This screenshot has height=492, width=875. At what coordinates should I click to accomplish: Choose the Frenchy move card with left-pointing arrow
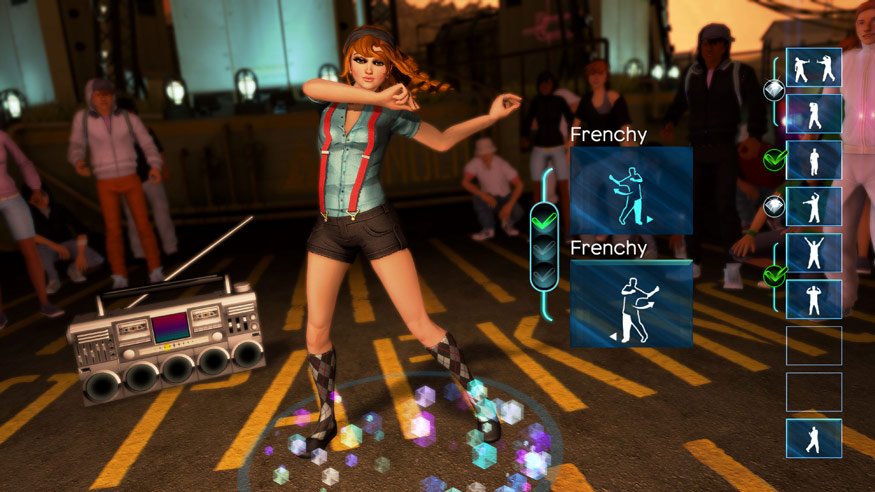(x=631, y=304)
